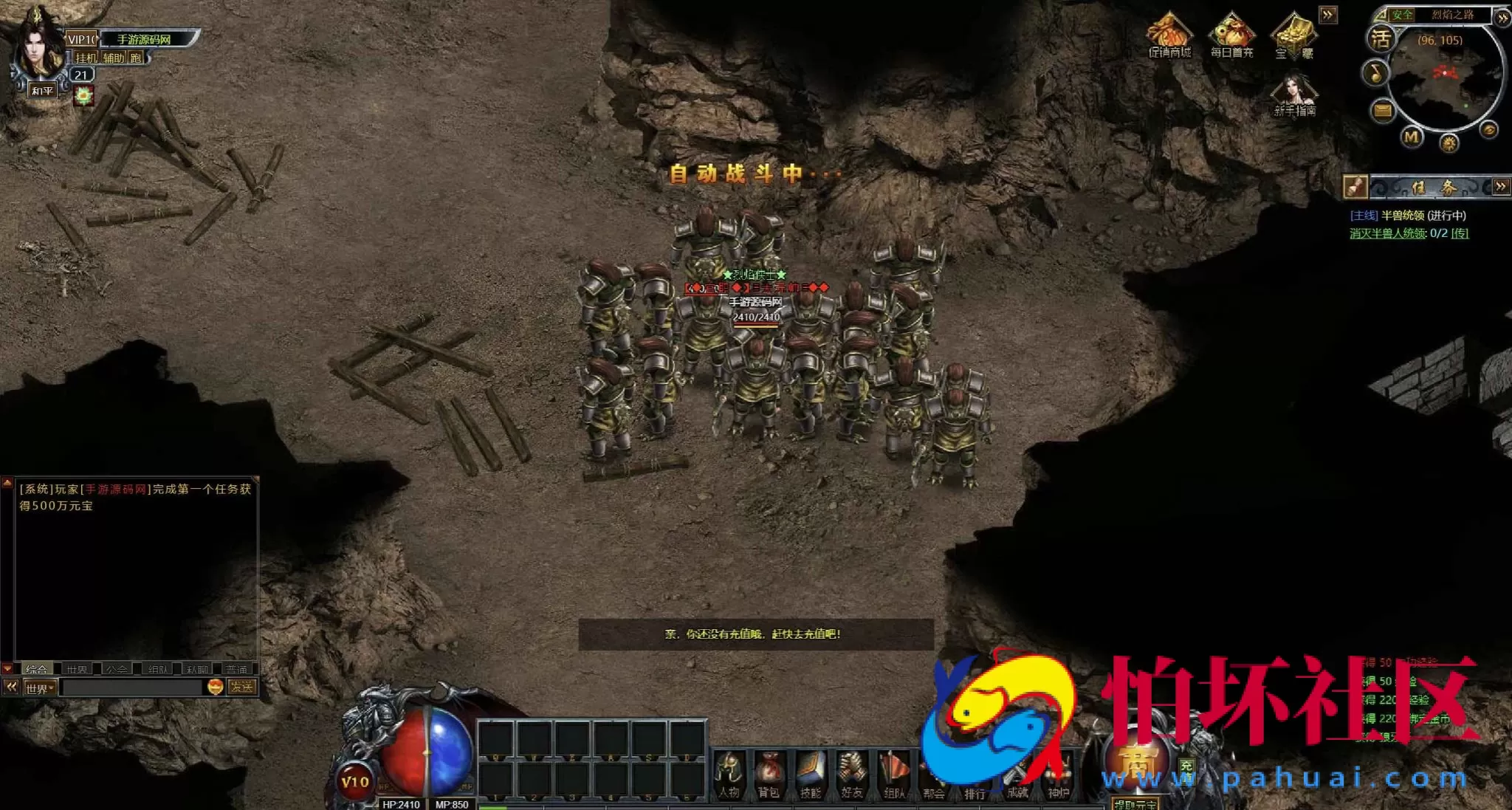Open the 人物 character panel
1512x810 pixels.
[x=729, y=775]
